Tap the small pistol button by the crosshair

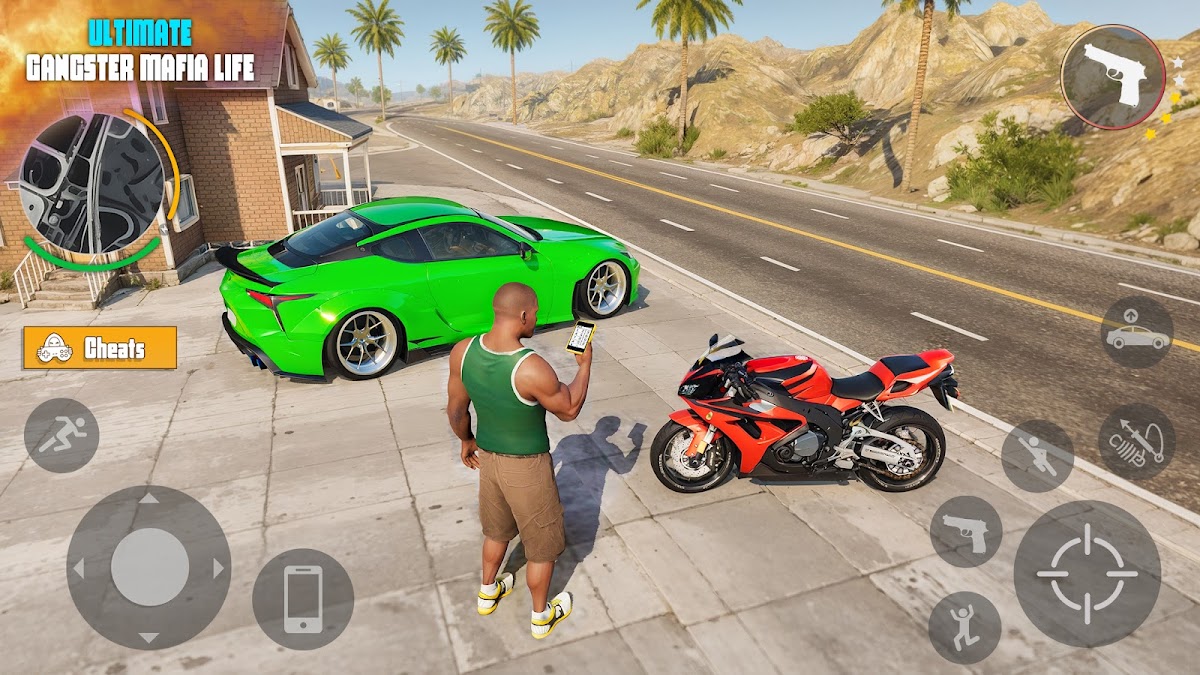966,532
